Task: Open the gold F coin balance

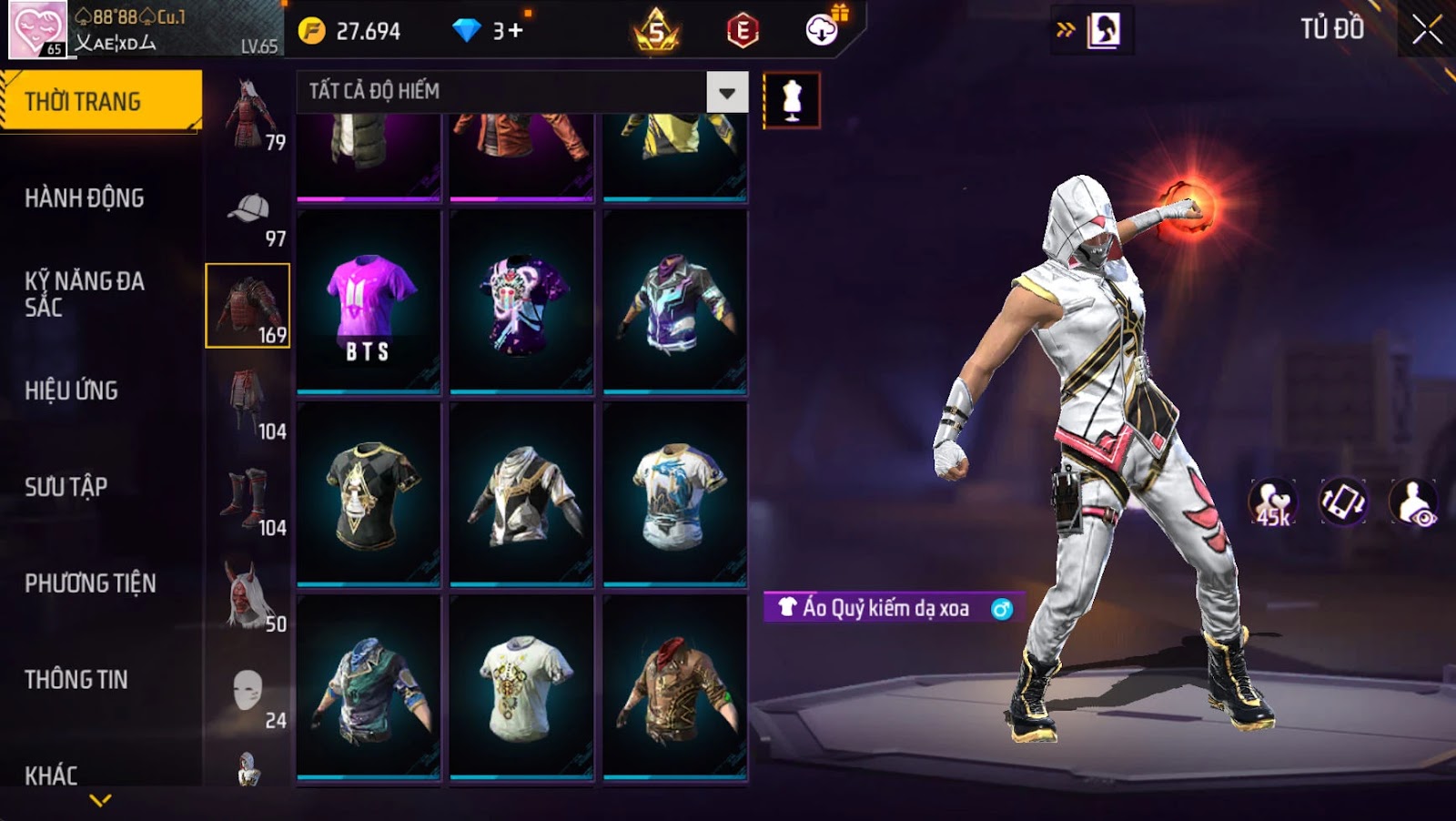Action: point(349,31)
